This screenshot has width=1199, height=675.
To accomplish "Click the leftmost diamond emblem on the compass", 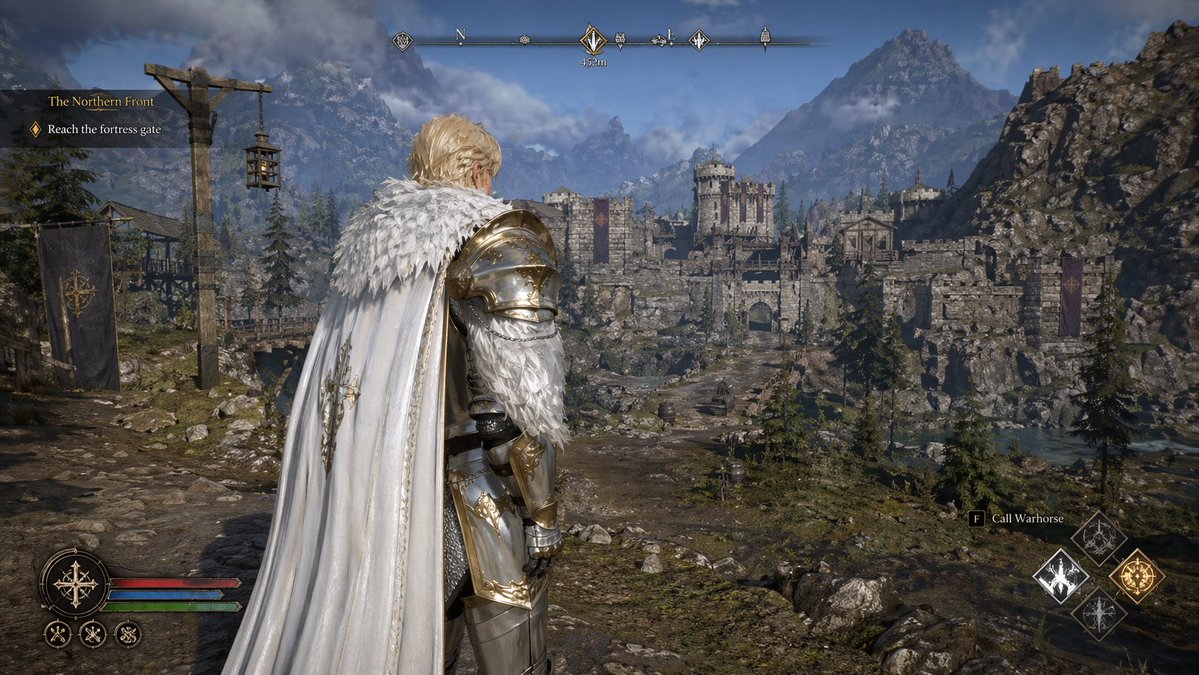I will pyautogui.click(x=403, y=41).
